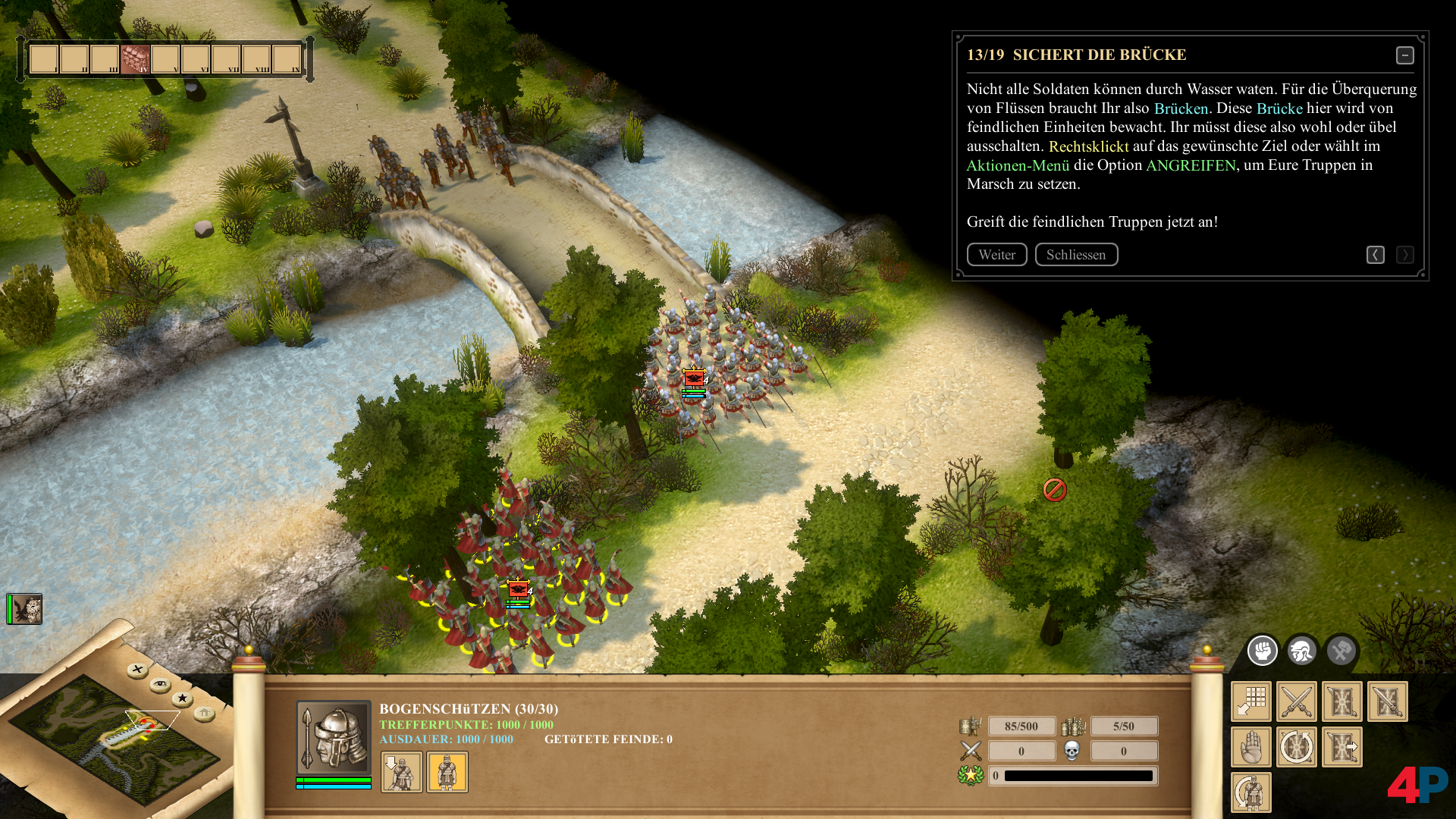The width and height of the screenshot is (1456, 819).
Task: Click the rotating shield command
Action: point(1297,747)
